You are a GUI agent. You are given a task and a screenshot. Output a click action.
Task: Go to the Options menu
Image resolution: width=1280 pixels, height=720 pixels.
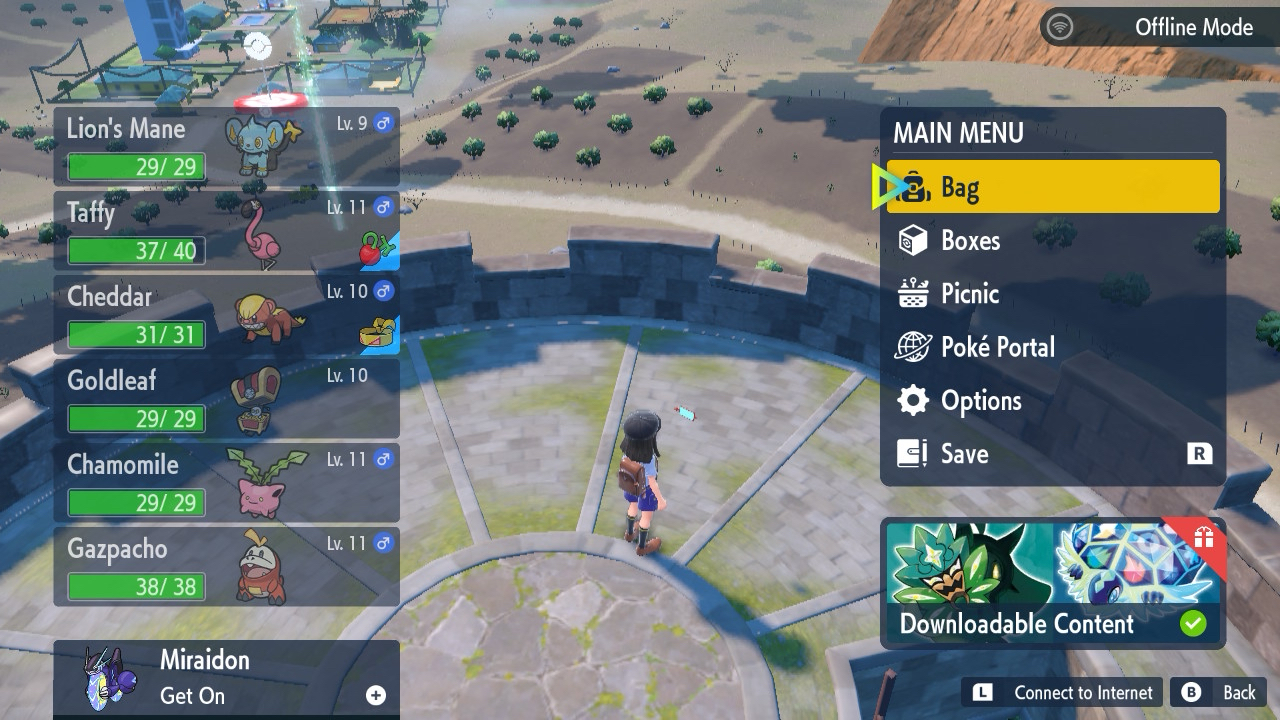tap(1052, 401)
